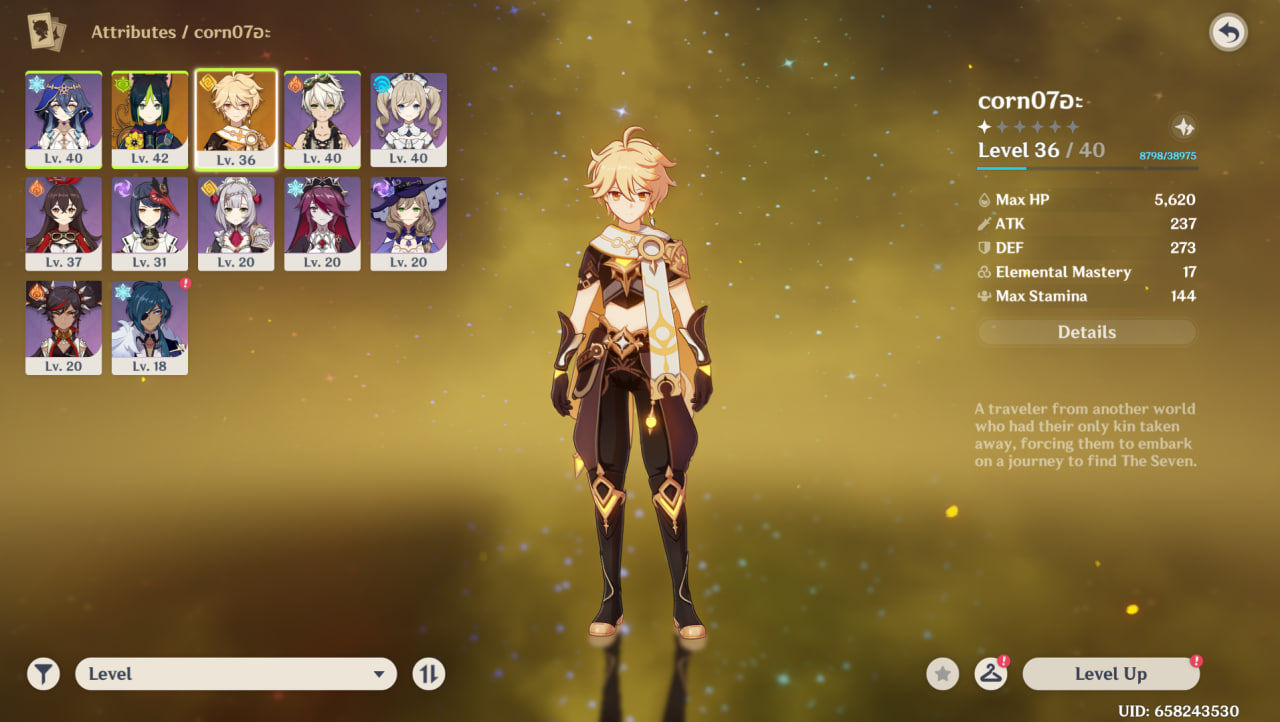Return using the back arrow button
Image resolution: width=1280 pixels, height=722 pixels.
[1228, 33]
